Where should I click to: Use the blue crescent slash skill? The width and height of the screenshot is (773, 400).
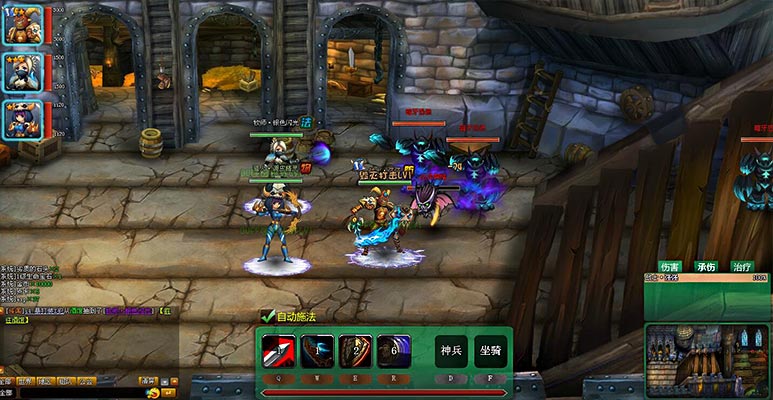point(316,350)
